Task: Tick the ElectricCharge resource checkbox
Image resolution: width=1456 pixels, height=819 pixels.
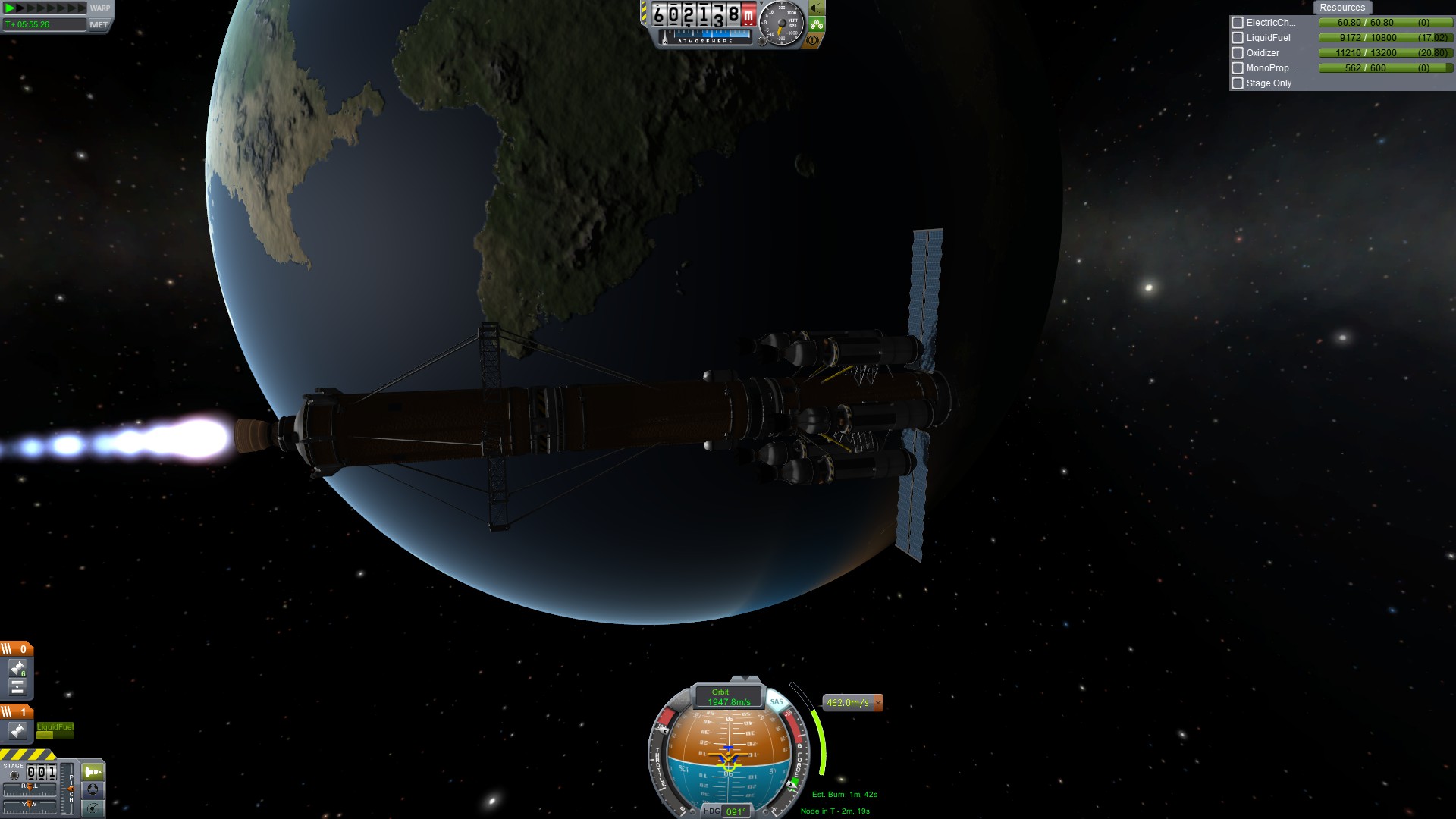Action: (1238, 23)
